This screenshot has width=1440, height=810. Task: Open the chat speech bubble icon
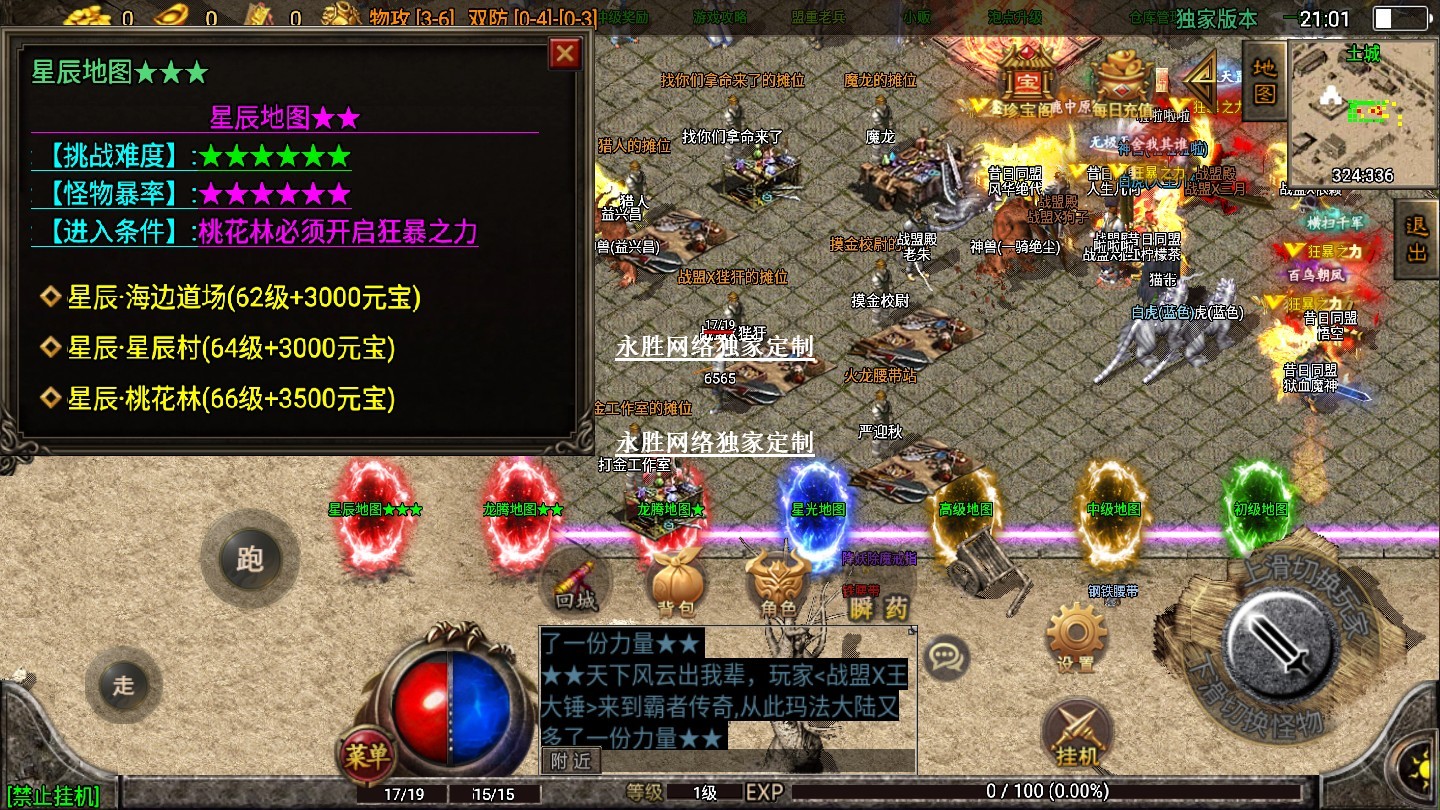[x=944, y=657]
